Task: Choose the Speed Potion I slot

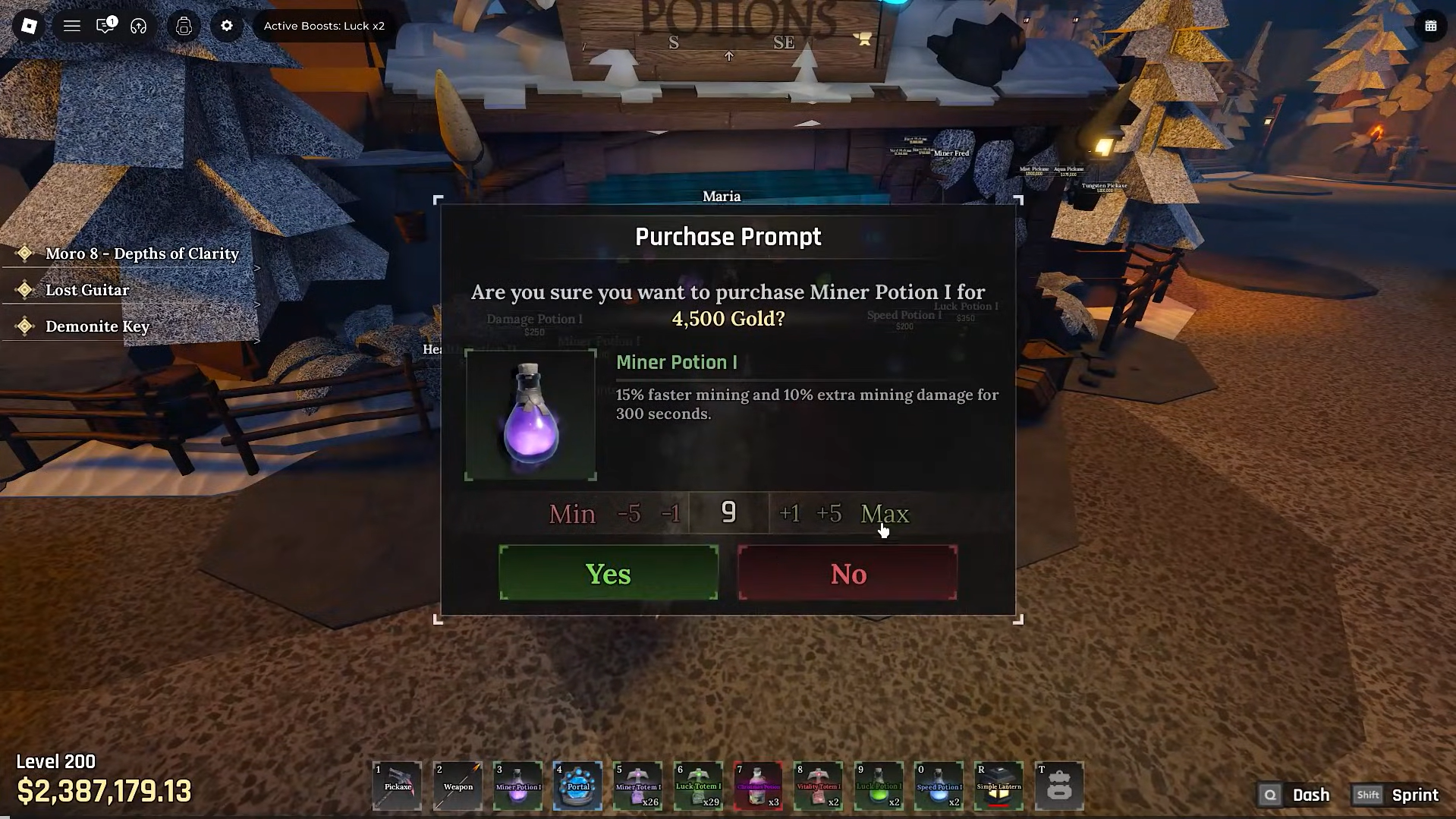Action: coord(939,786)
